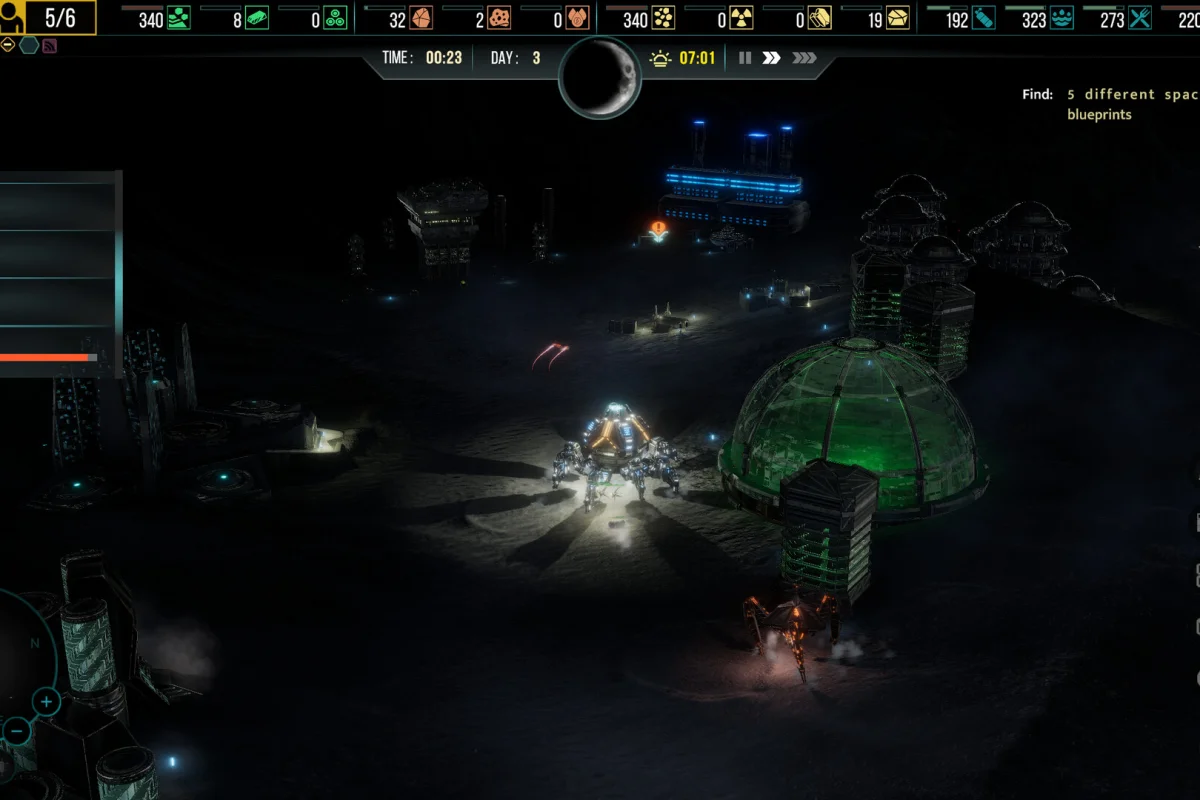The height and width of the screenshot is (800, 1200).
Task: Select the food fork-and-knife resource icon
Action: tap(1139, 19)
